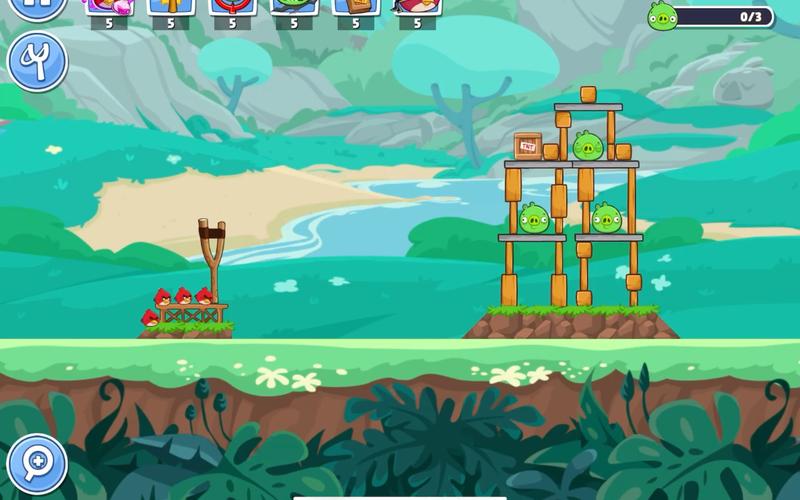Zoom in with the magnifying glass button
Image resolution: width=800 pixels, height=500 pixels.
37,463
